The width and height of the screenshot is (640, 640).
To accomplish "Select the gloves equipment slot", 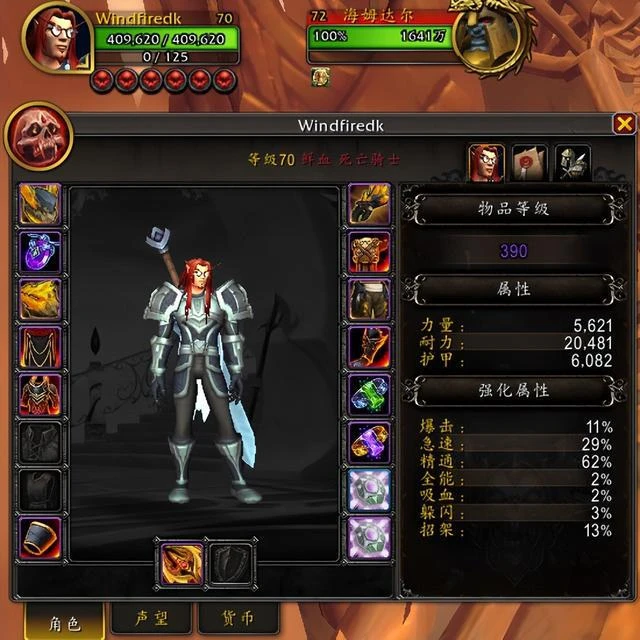I will point(368,204).
